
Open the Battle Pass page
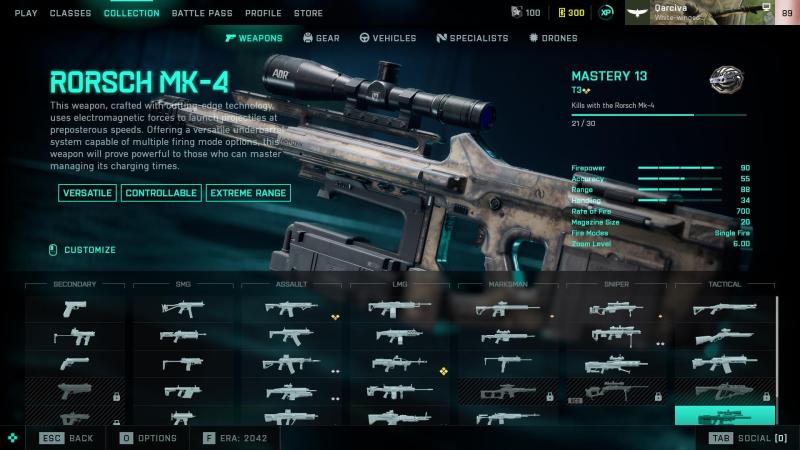(x=203, y=13)
